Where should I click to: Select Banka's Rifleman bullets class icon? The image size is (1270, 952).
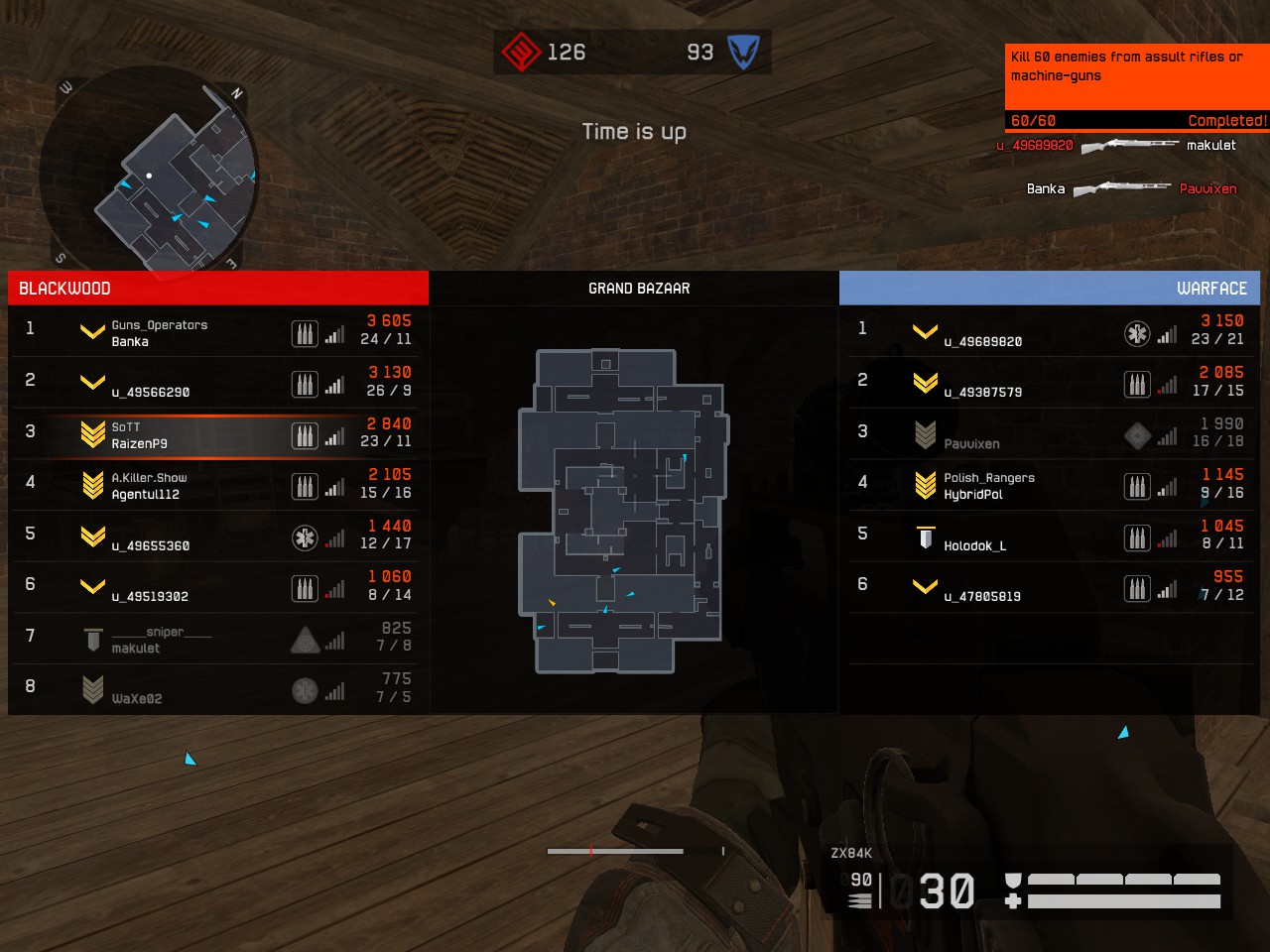click(x=306, y=334)
